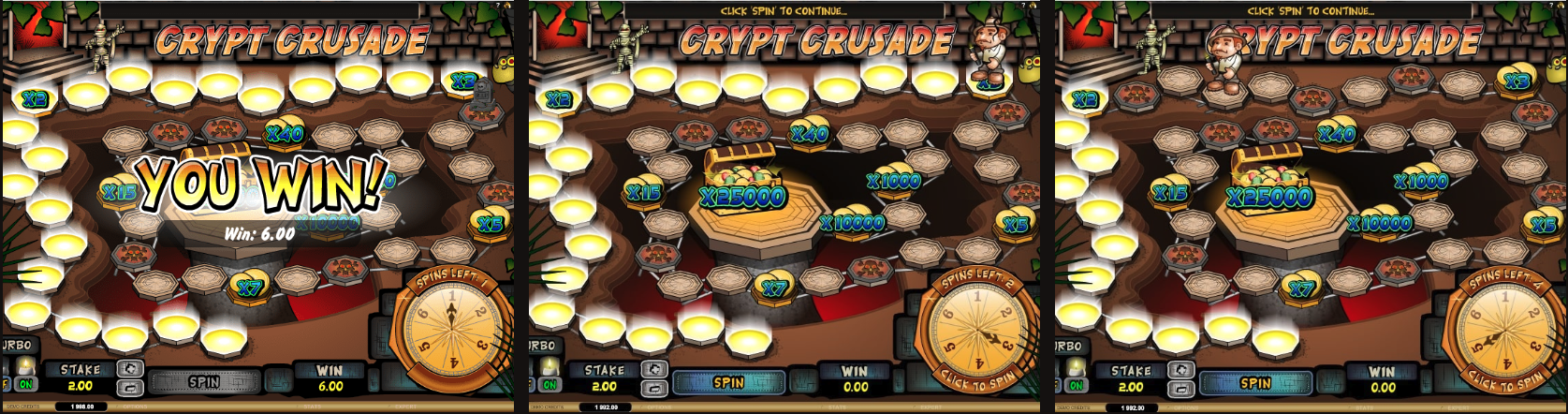Toggle Turbo ON beside the greyed-out SPIN button
Screen dimensions: 1568x414
tap(25, 384)
